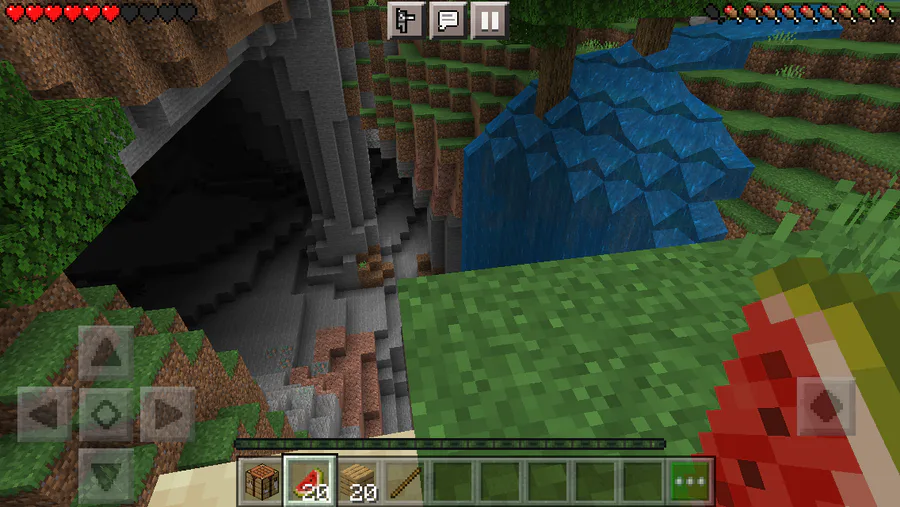
Task: Pause the game with the pause button
Action: (489, 19)
